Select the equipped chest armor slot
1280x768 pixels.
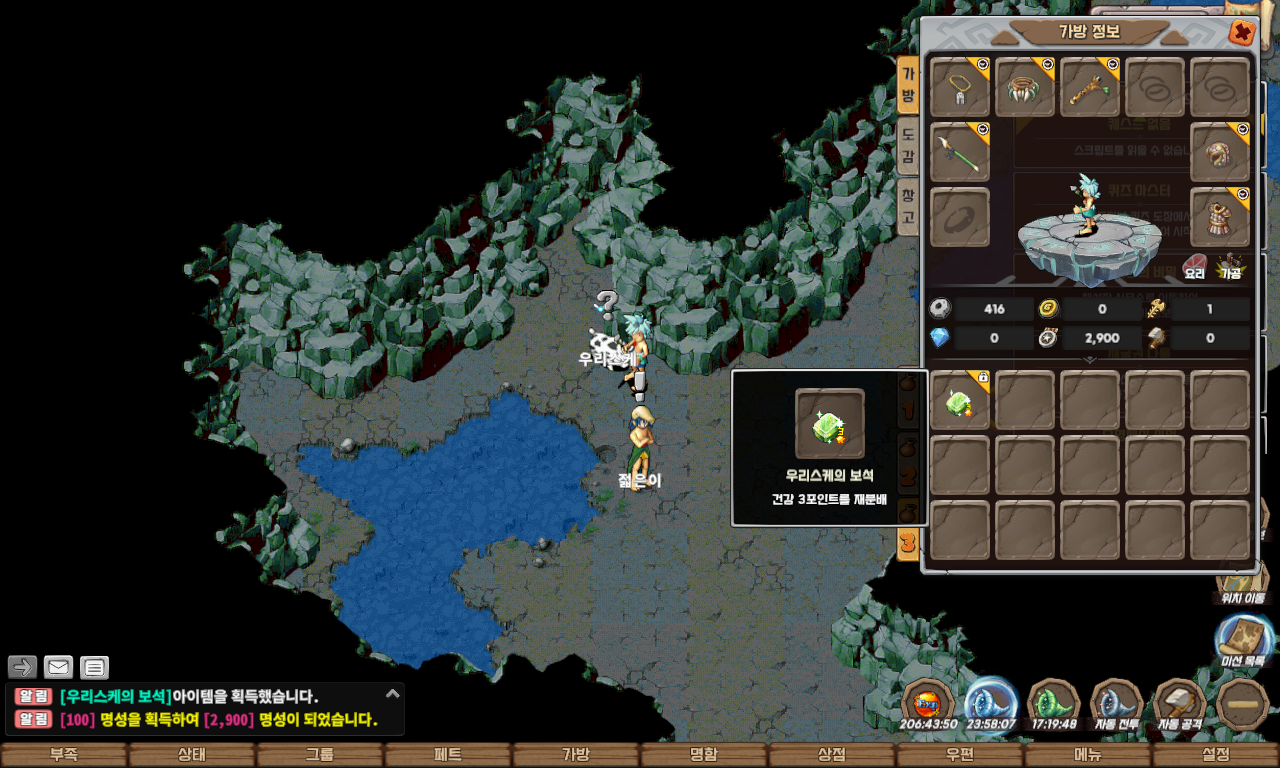(1220, 216)
